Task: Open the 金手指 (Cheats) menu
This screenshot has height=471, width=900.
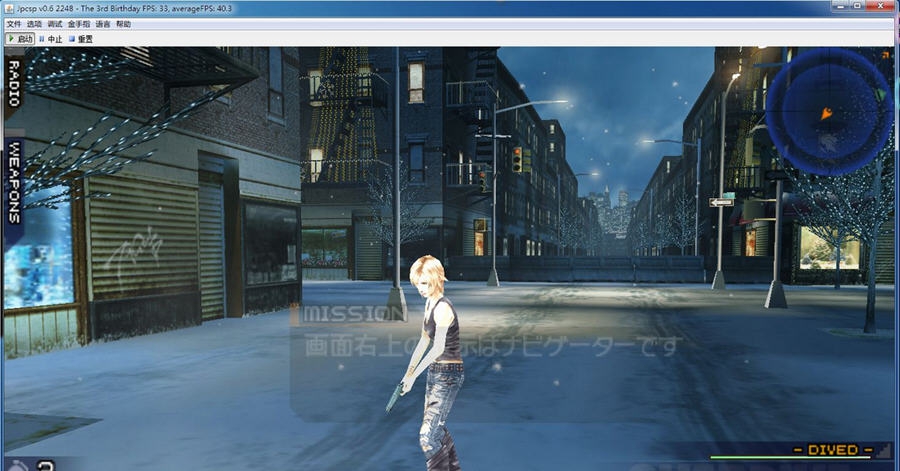Action: (78, 24)
